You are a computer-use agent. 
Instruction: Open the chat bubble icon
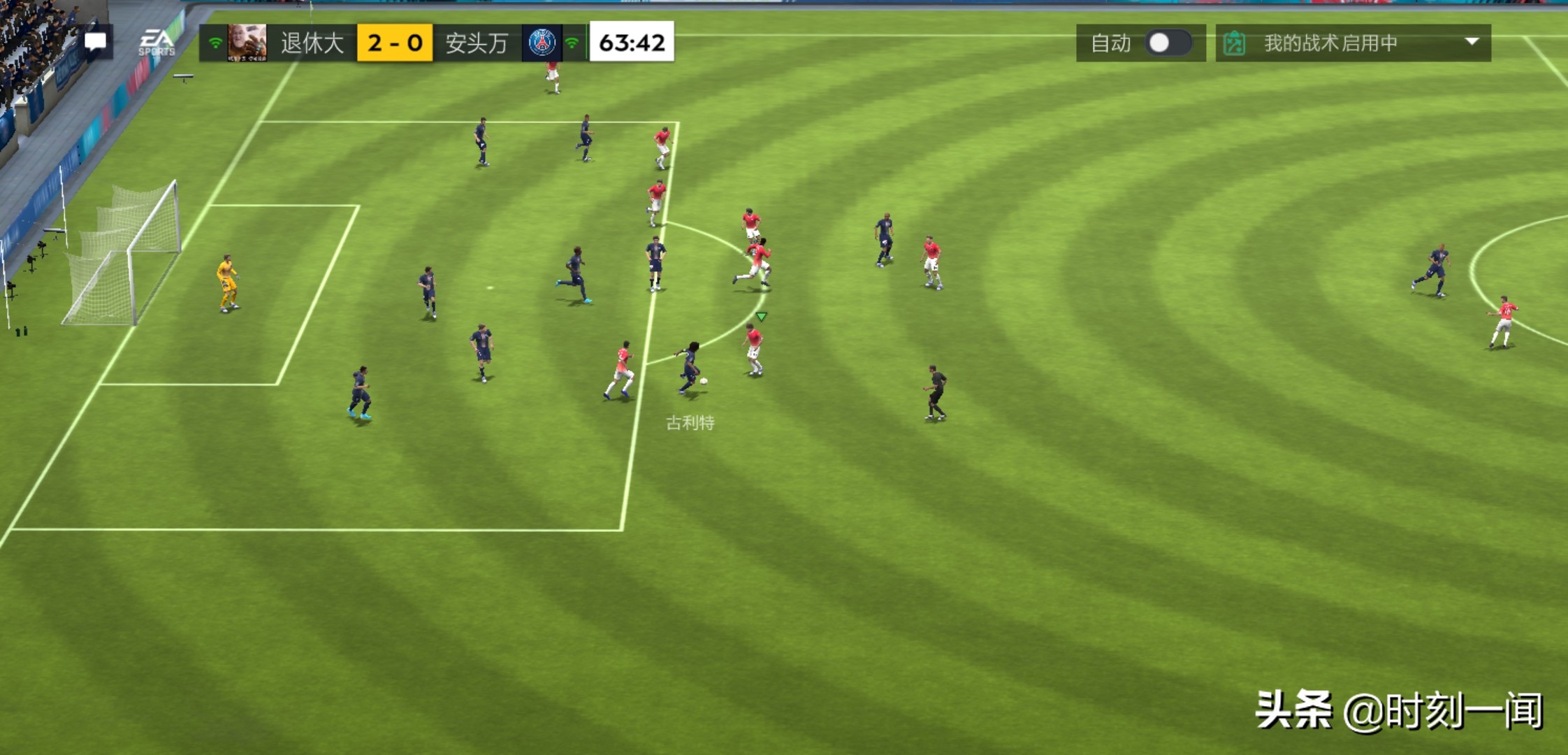pyautogui.click(x=95, y=42)
